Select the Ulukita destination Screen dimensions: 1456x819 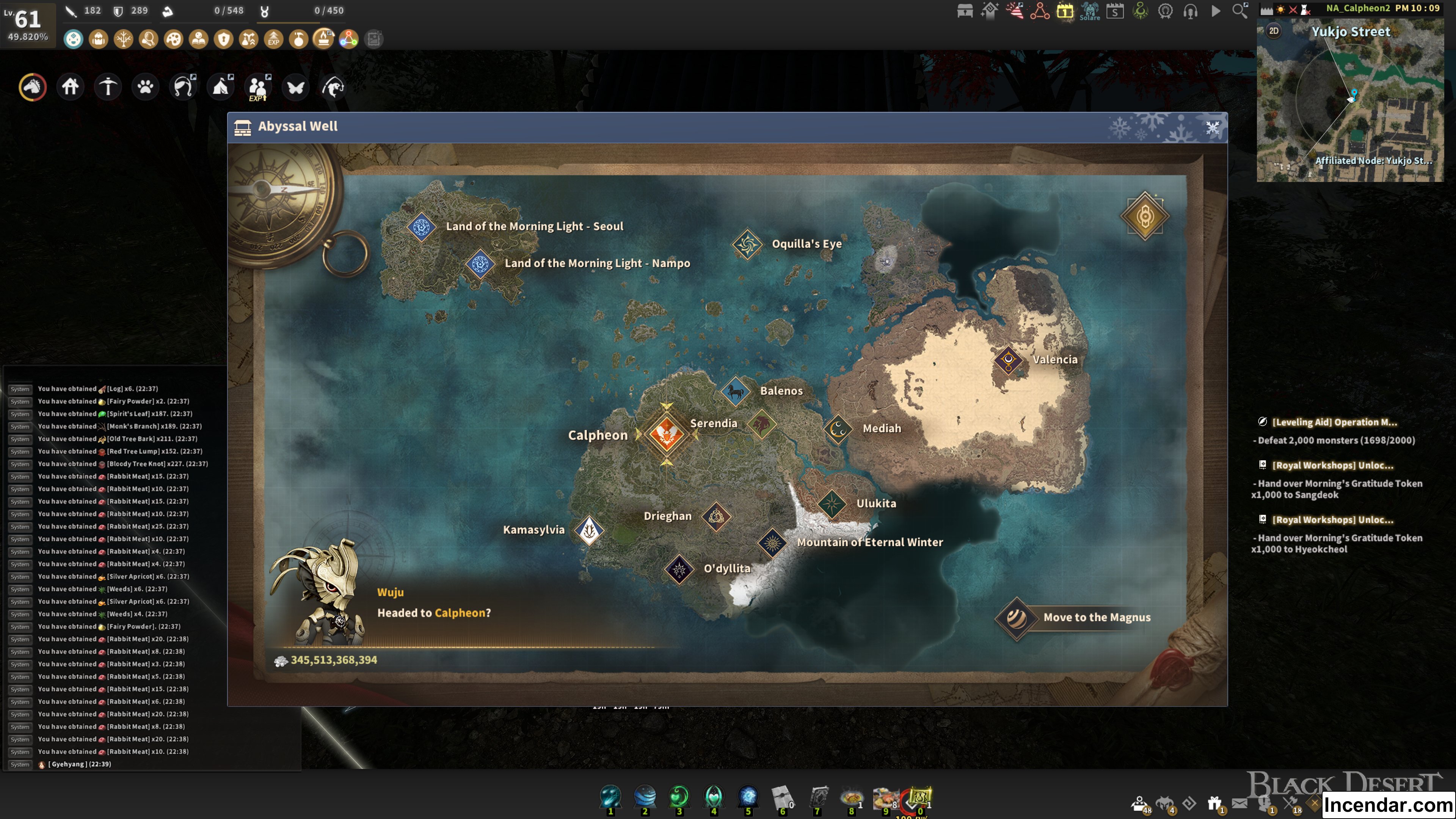832,504
